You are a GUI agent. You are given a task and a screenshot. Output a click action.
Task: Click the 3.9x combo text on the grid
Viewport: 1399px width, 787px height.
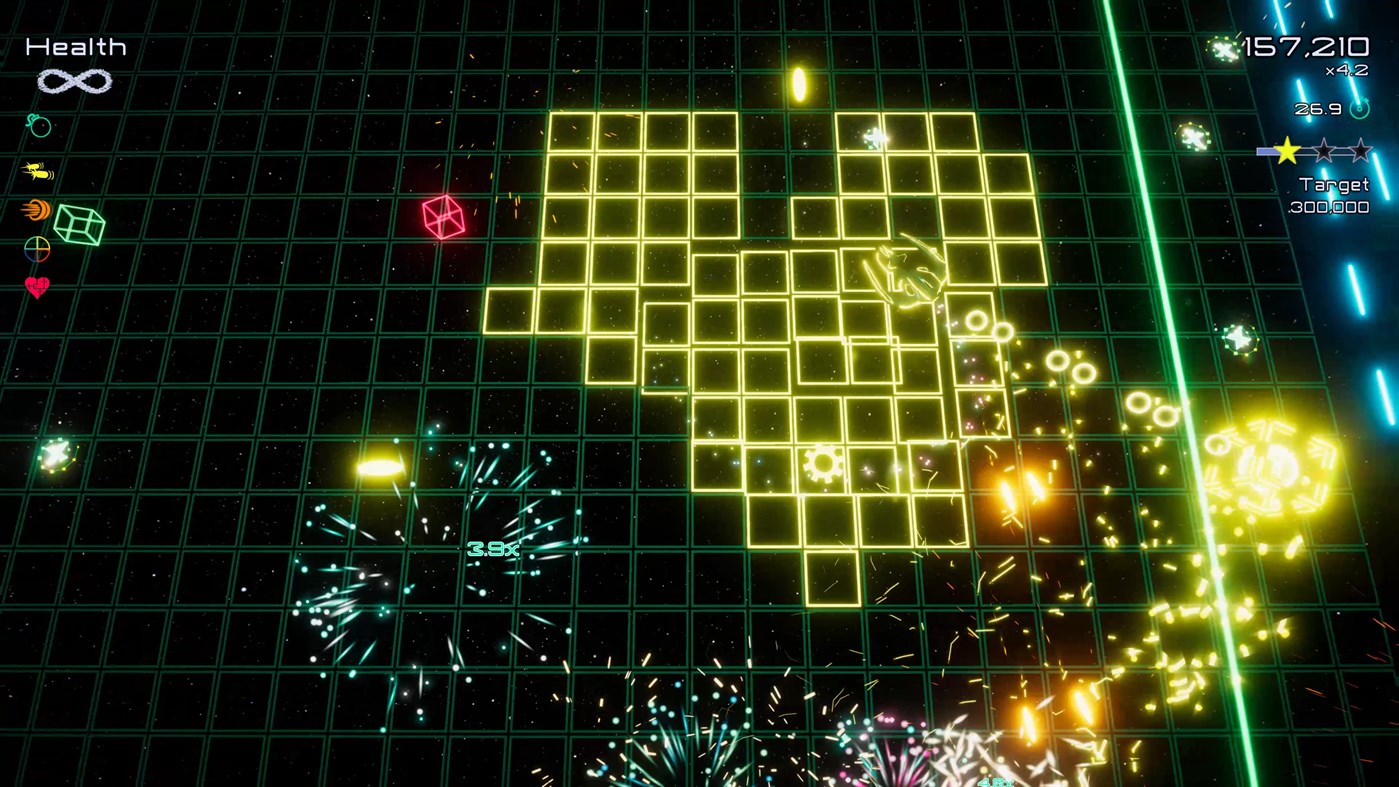(493, 548)
